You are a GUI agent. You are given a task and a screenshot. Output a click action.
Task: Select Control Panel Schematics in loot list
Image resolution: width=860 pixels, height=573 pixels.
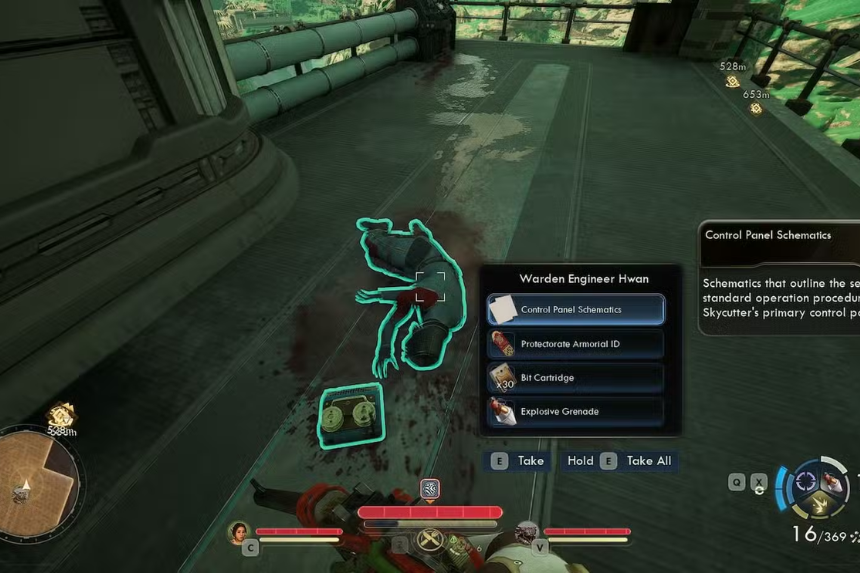click(x=575, y=310)
